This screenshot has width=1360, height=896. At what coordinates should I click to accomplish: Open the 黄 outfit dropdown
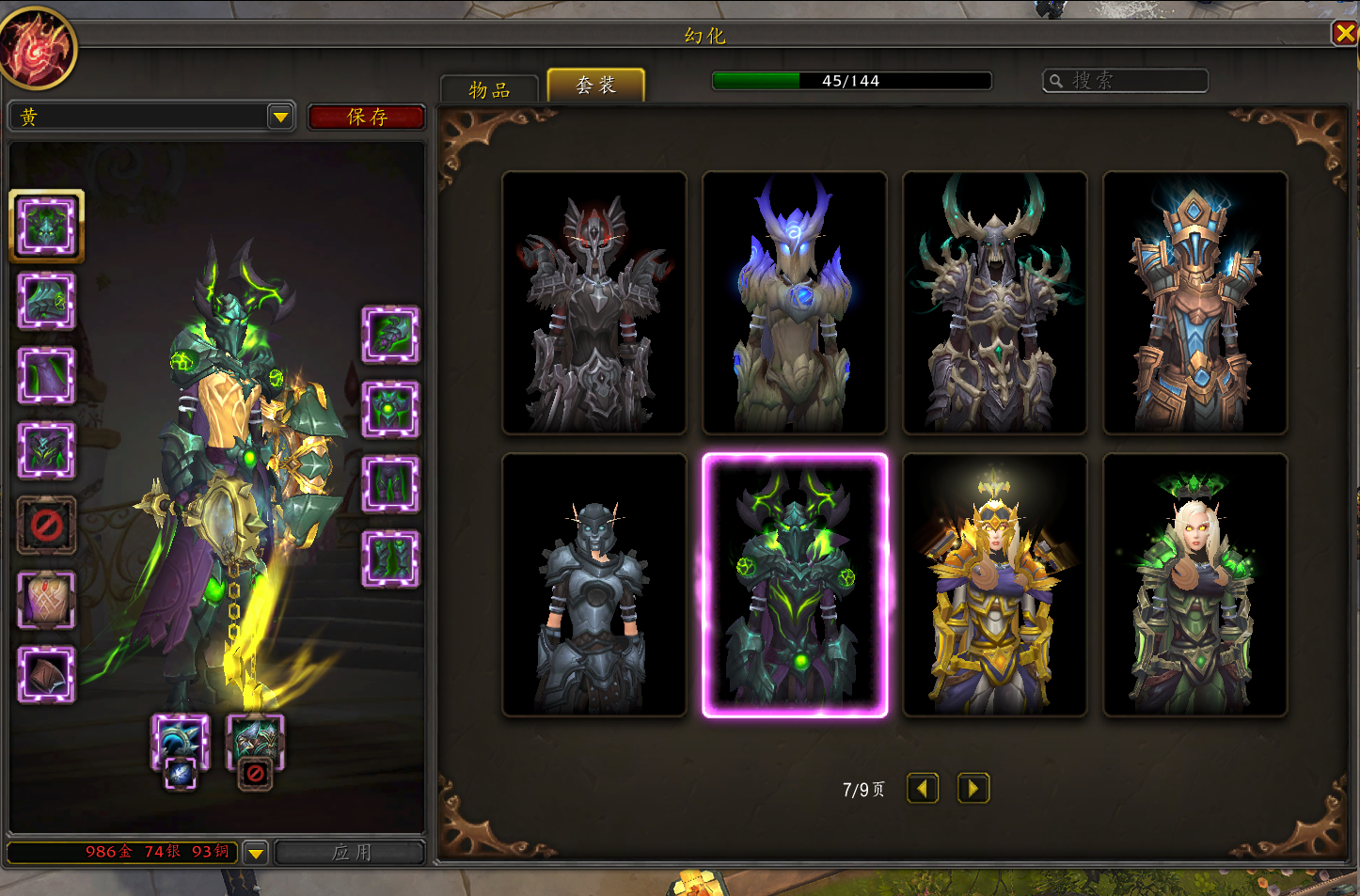[280, 117]
